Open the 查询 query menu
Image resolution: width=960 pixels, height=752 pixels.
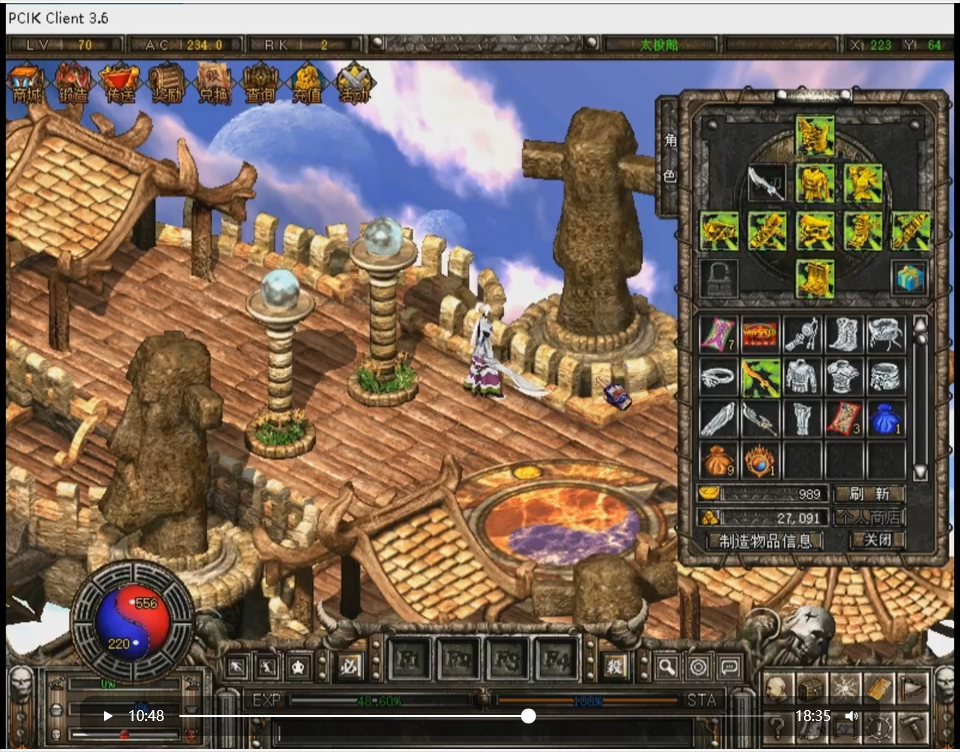(x=260, y=82)
